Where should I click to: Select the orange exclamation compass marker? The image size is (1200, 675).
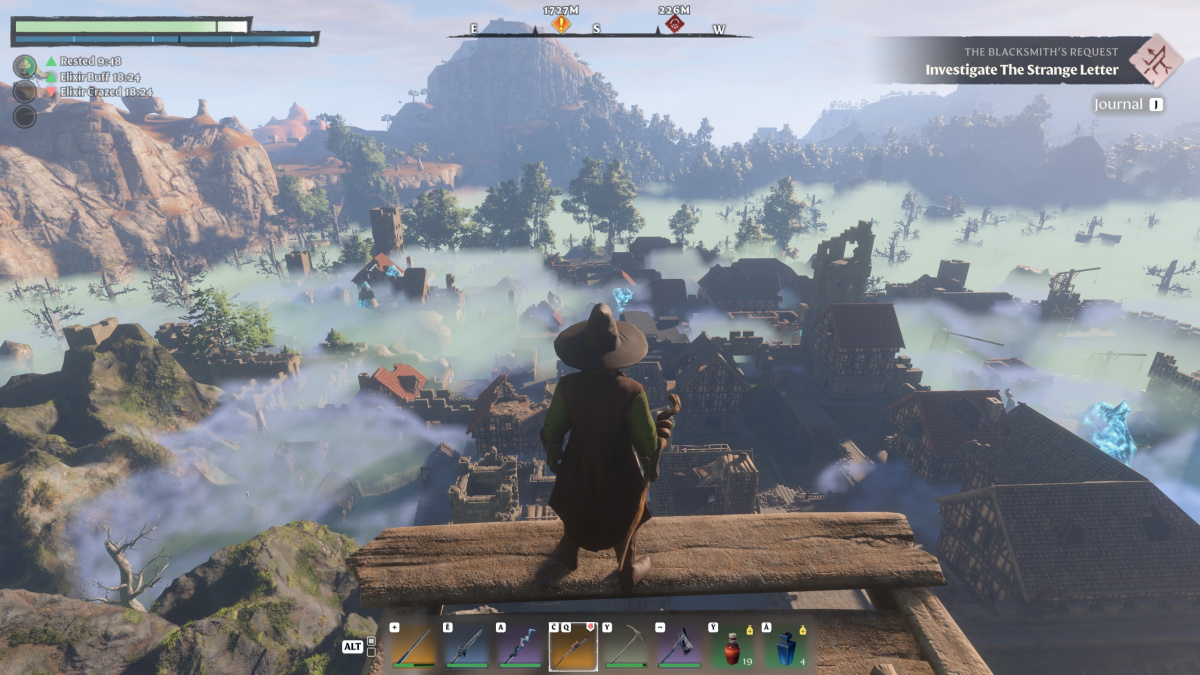click(x=561, y=23)
